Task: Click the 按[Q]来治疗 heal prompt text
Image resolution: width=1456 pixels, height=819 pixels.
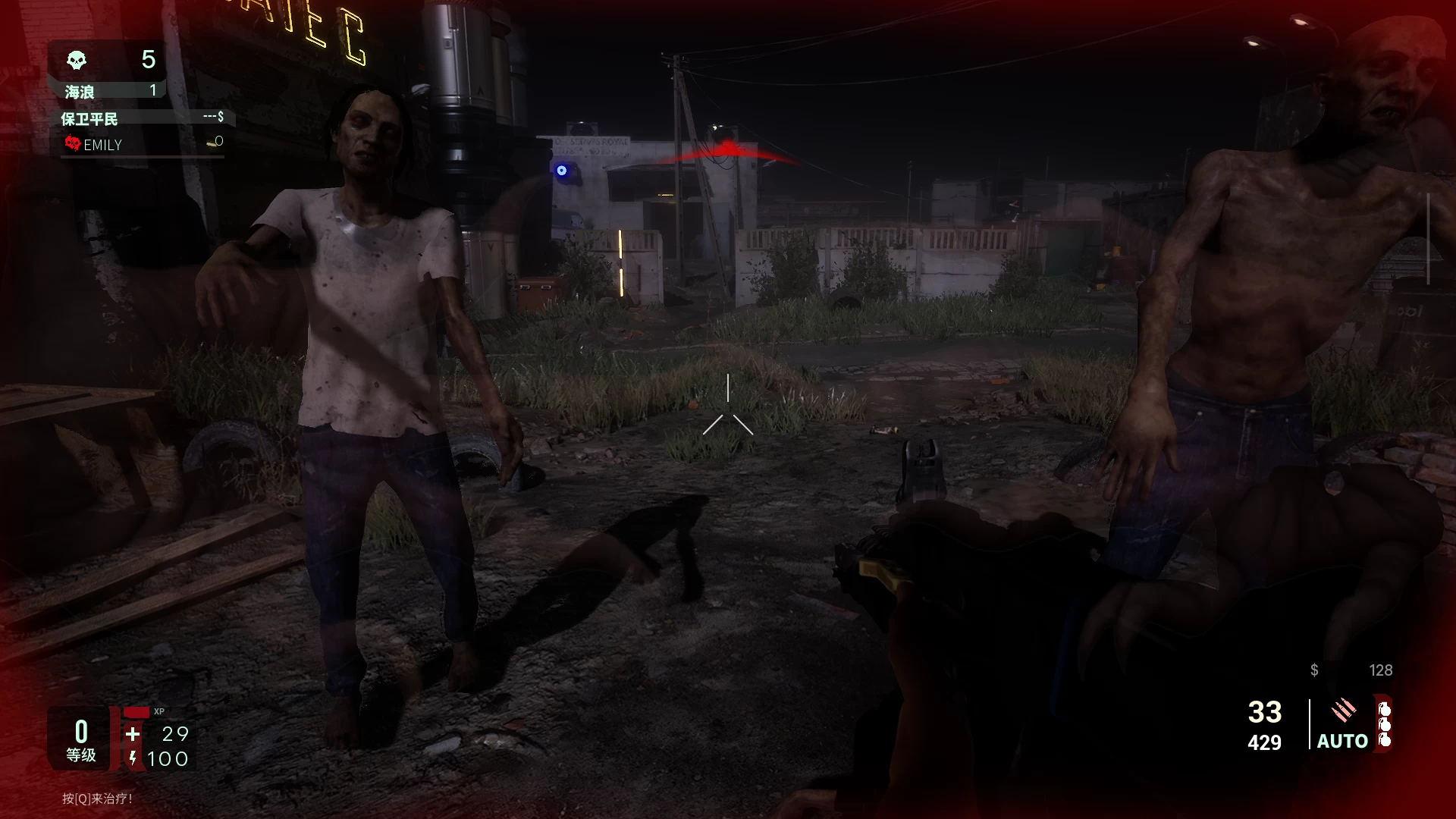Action: tap(99, 799)
